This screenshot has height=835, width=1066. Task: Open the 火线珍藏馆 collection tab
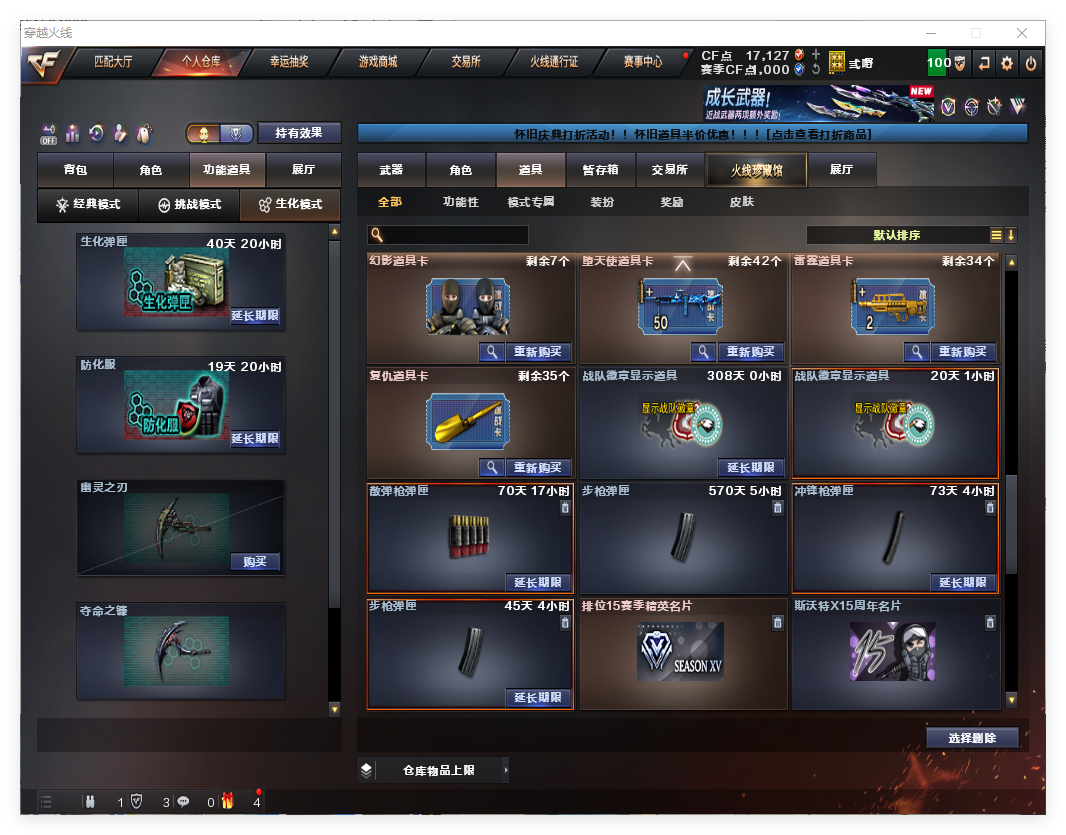click(755, 171)
